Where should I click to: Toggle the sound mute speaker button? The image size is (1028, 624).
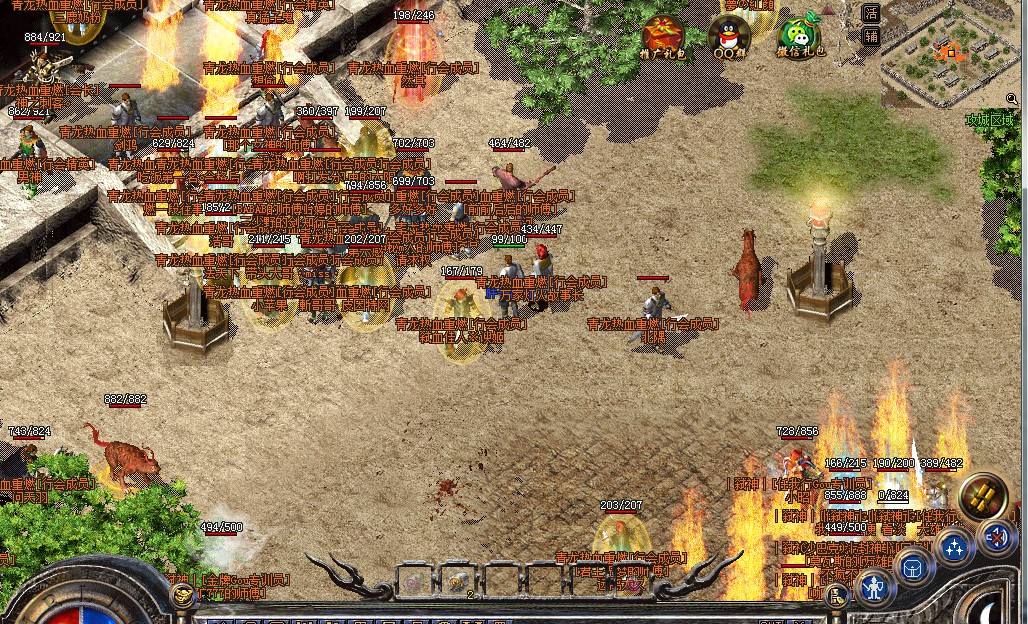click(996, 537)
